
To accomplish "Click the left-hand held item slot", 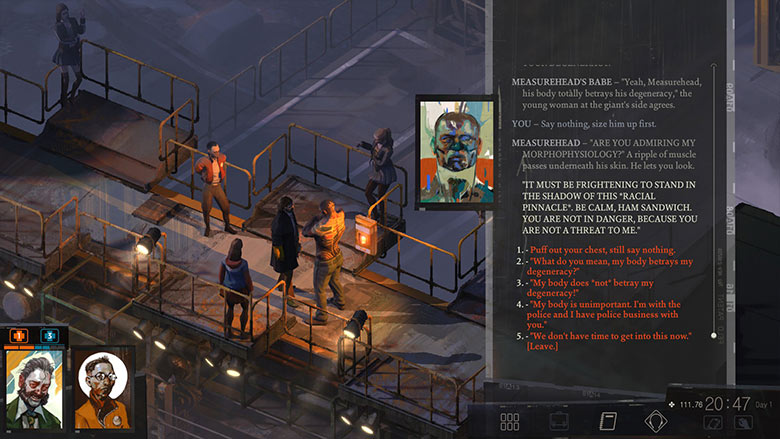I will (x=713, y=424).
